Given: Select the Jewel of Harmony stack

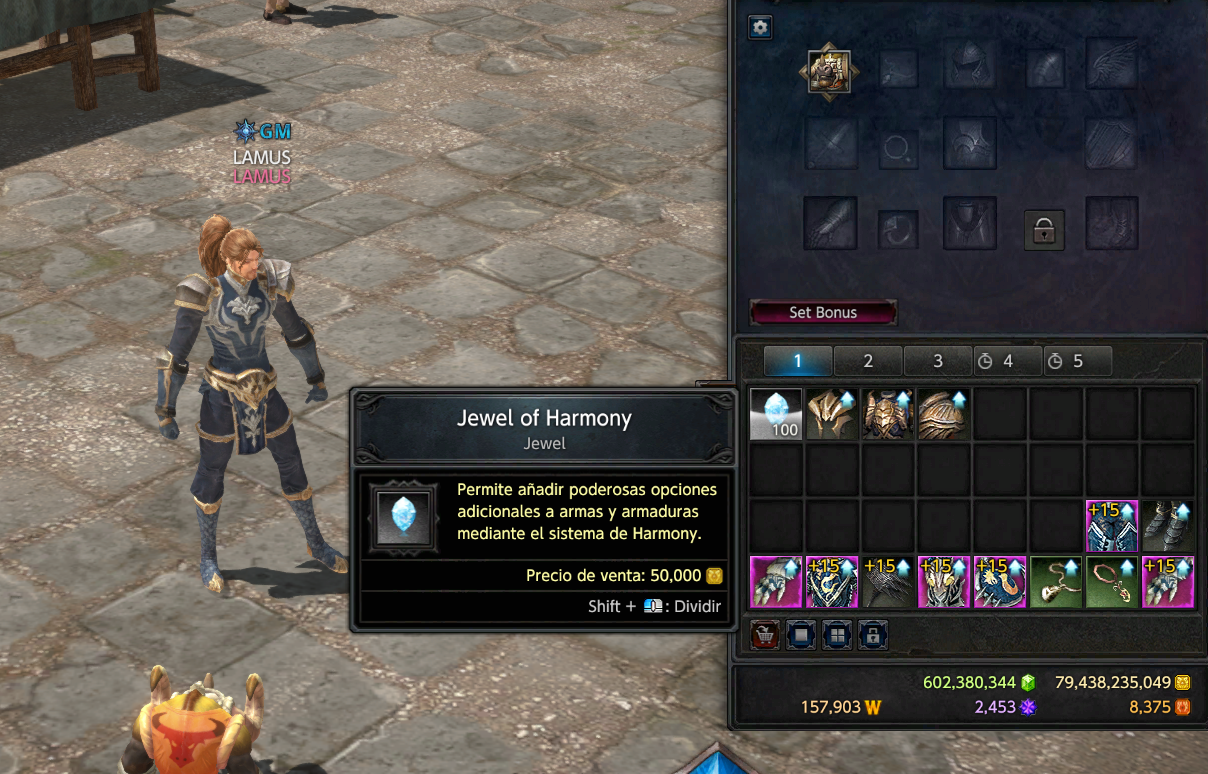Looking at the screenshot, I should pyautogui.click(x=776, y=414).
